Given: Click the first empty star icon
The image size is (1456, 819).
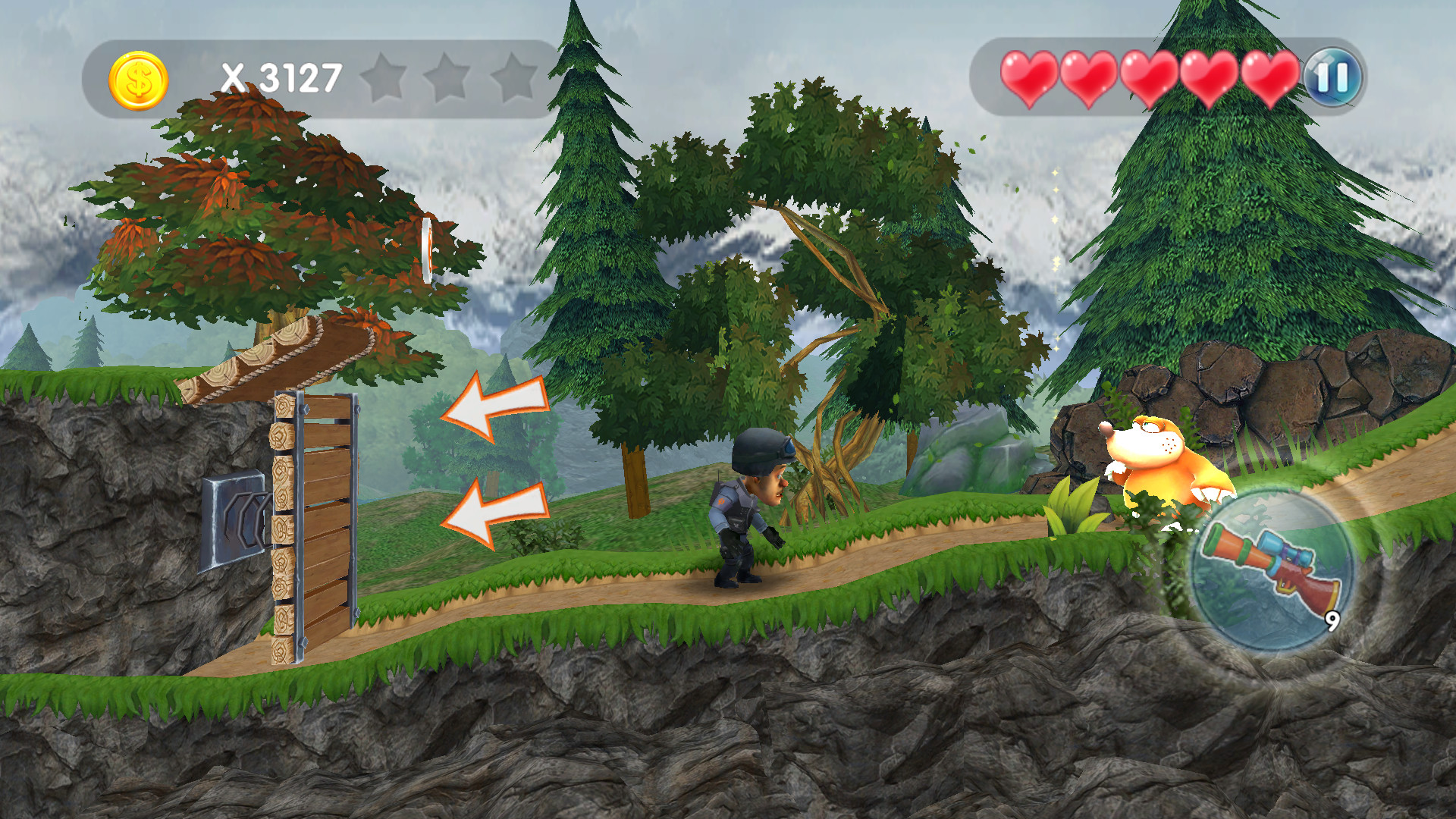Looking at the screenshot, I should coord(382,76).
